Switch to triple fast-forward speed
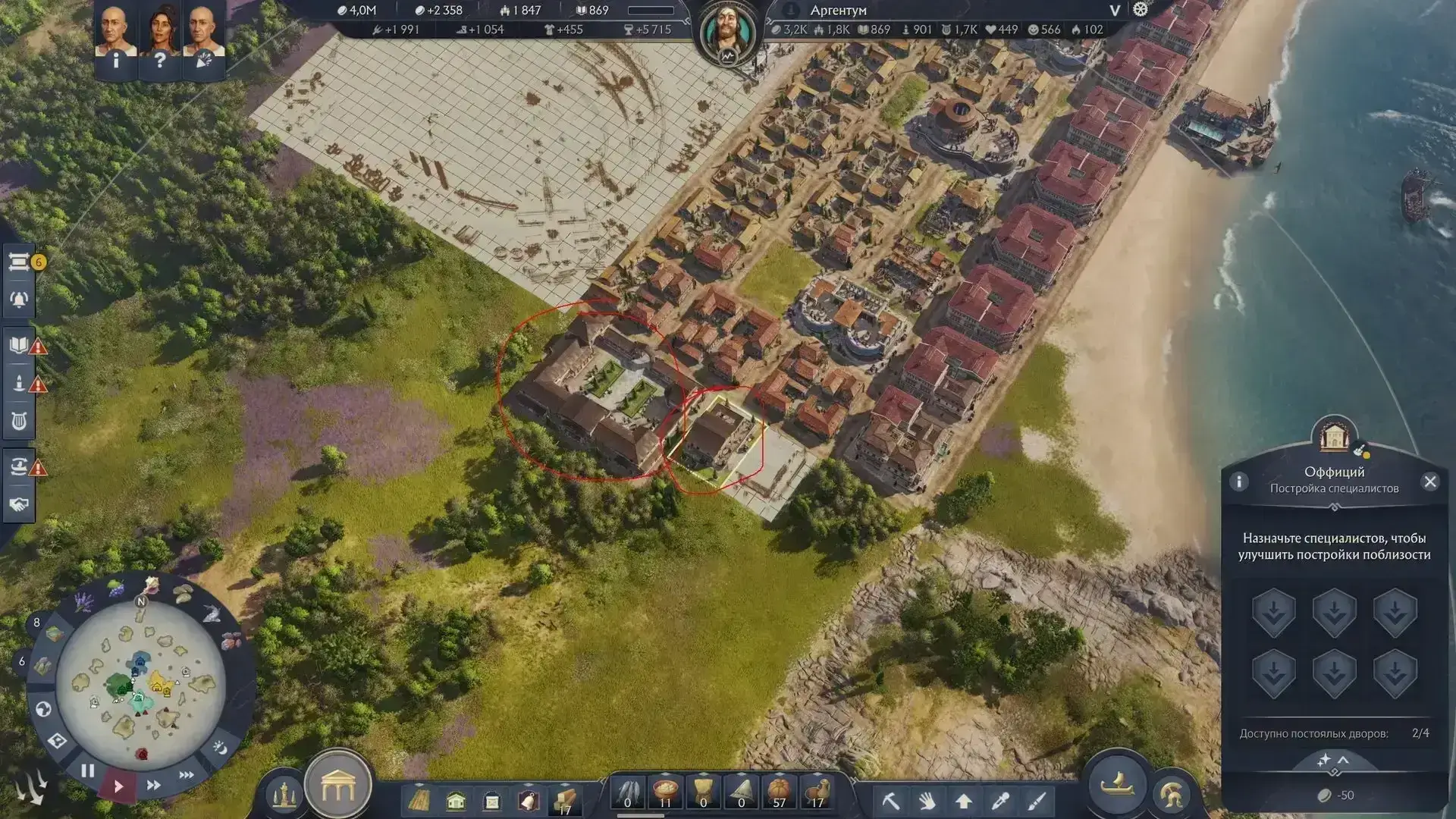Viewport: 1456px width, 819px height. coord(186,775)
